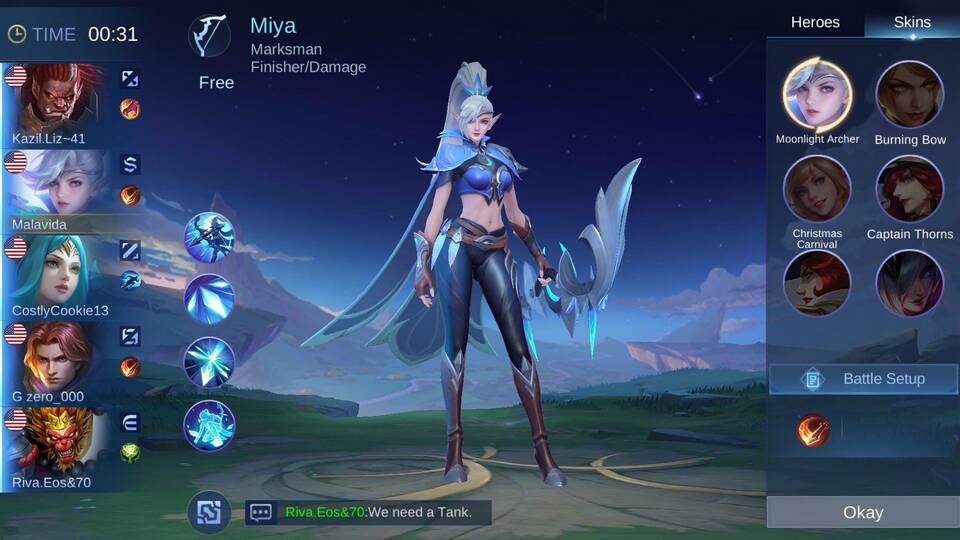This screenshot has height=540, width=960.
Task: Open the battle spell selector below Battle Setup
Action: pos(813,430)
